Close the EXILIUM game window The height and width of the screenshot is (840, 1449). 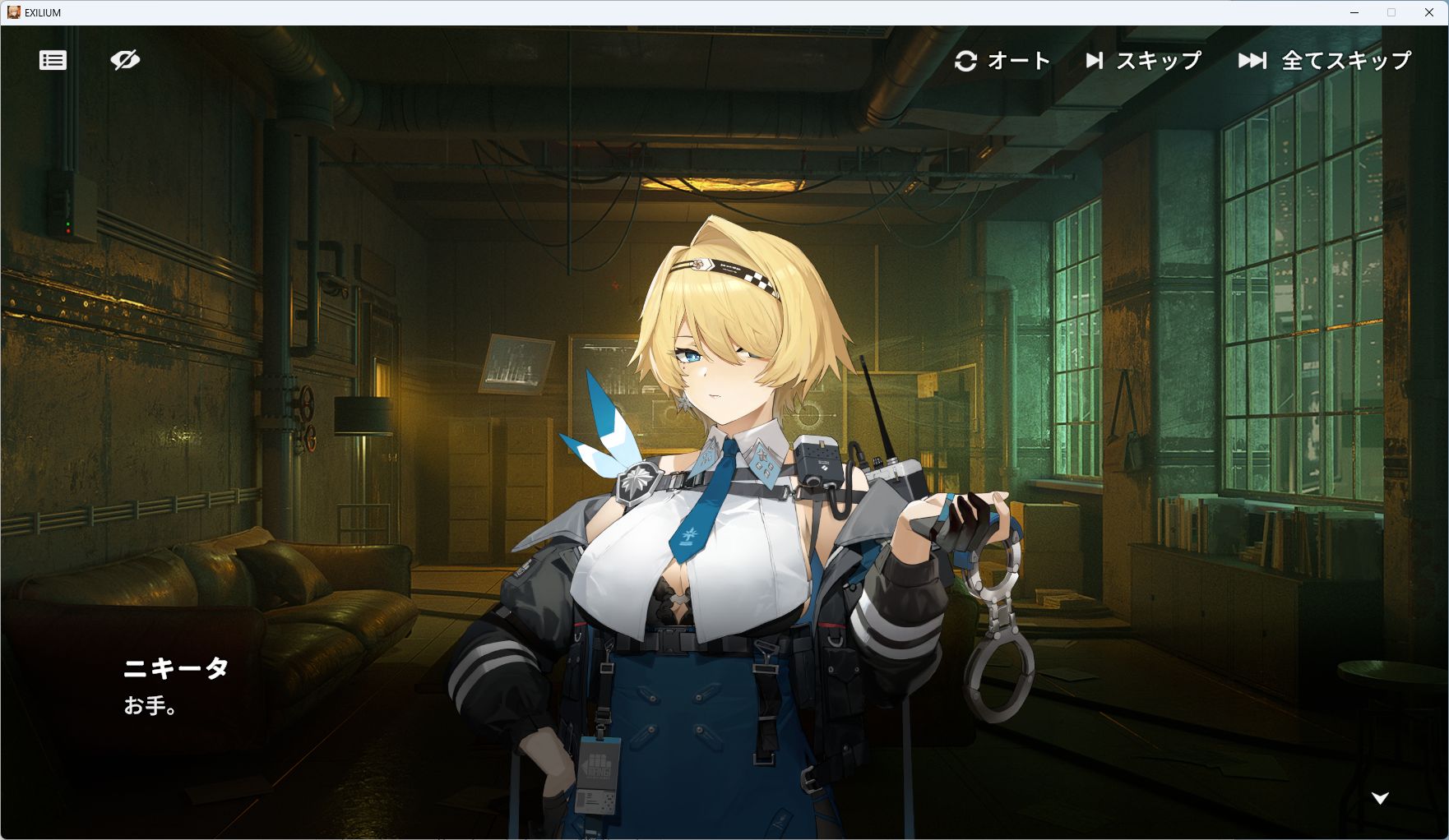point(1429,12)
